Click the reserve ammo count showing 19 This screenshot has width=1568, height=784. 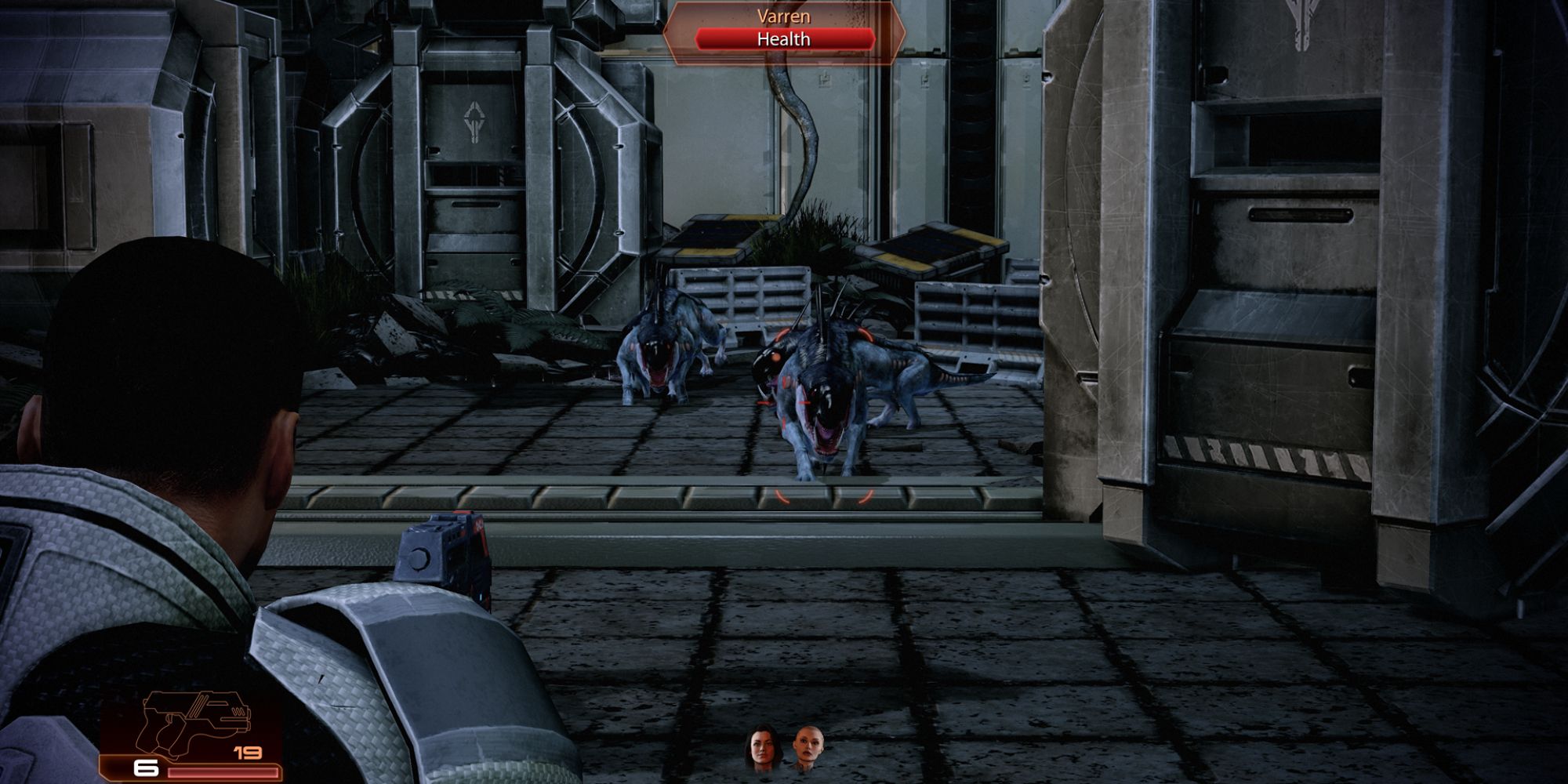(246, 753)
